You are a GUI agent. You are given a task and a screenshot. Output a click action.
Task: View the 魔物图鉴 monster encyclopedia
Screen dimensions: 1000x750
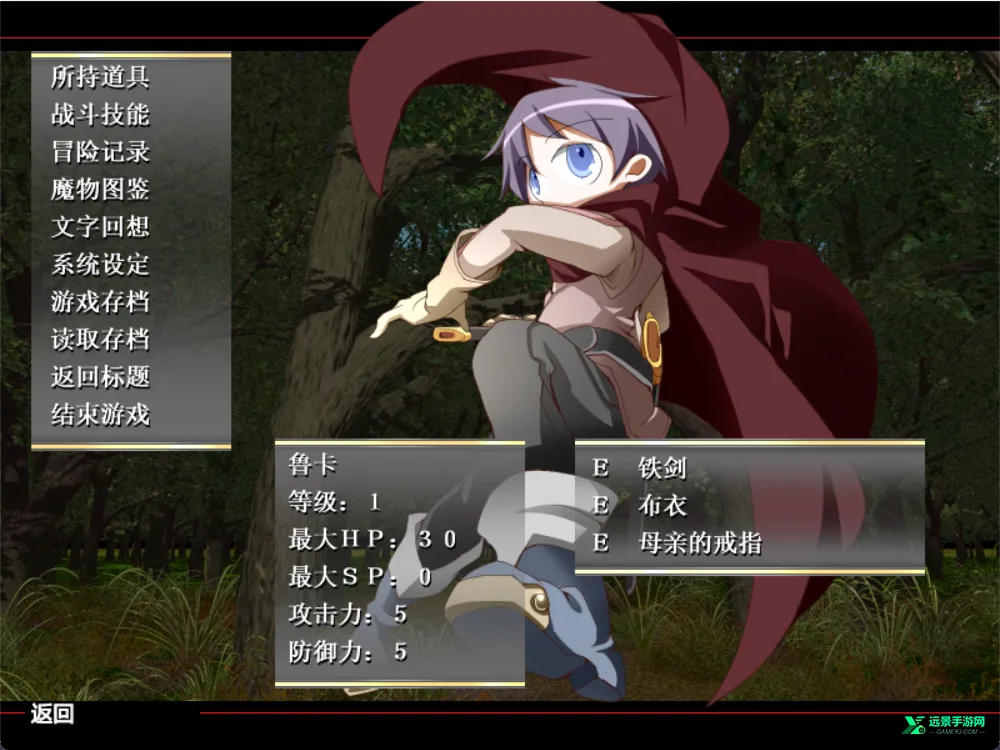100,189
